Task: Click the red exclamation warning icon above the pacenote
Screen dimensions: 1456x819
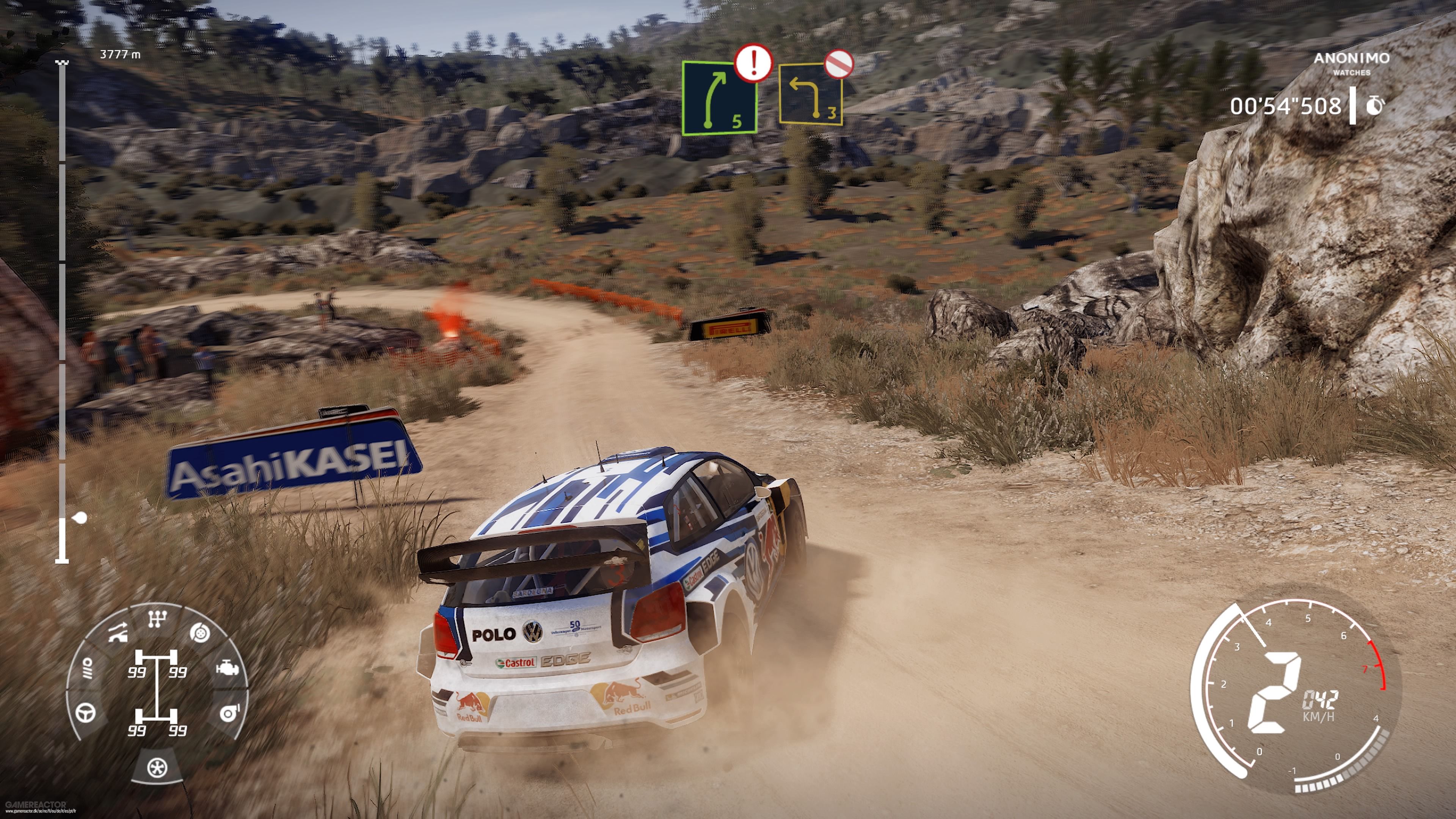Action: click(755, 66)
